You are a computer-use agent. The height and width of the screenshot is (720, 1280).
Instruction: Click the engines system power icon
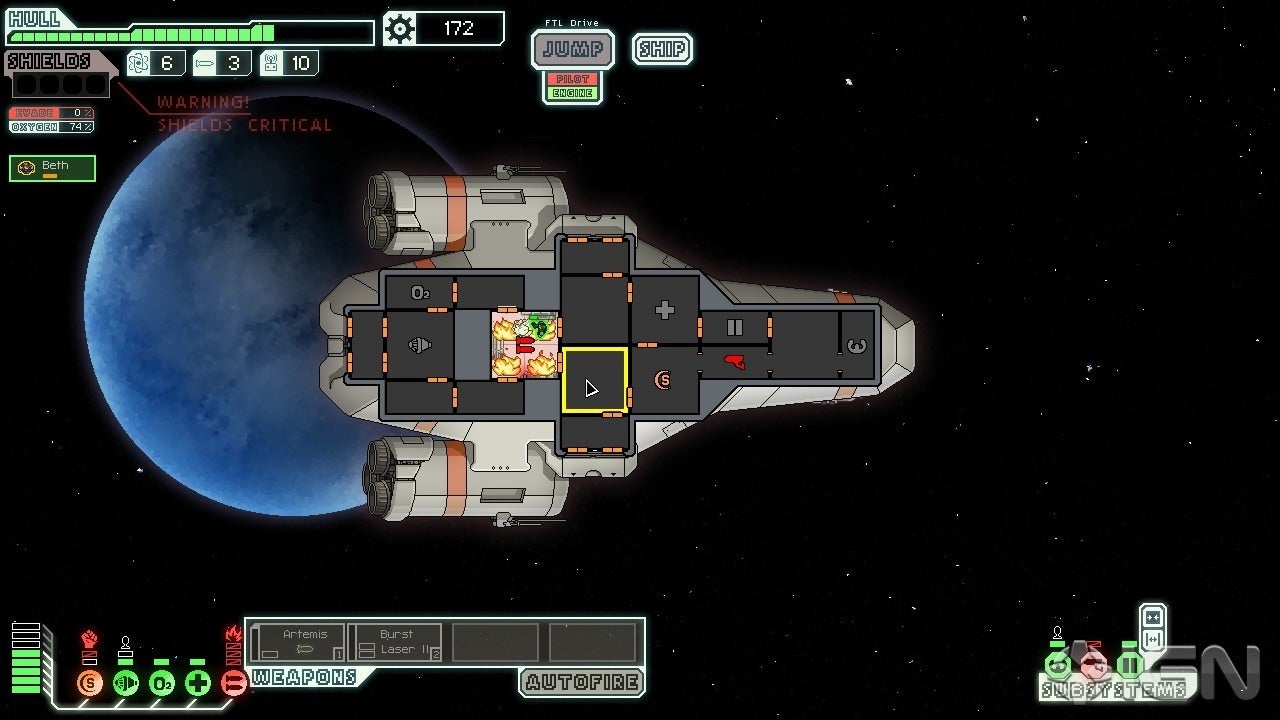(x=125, y=683)
